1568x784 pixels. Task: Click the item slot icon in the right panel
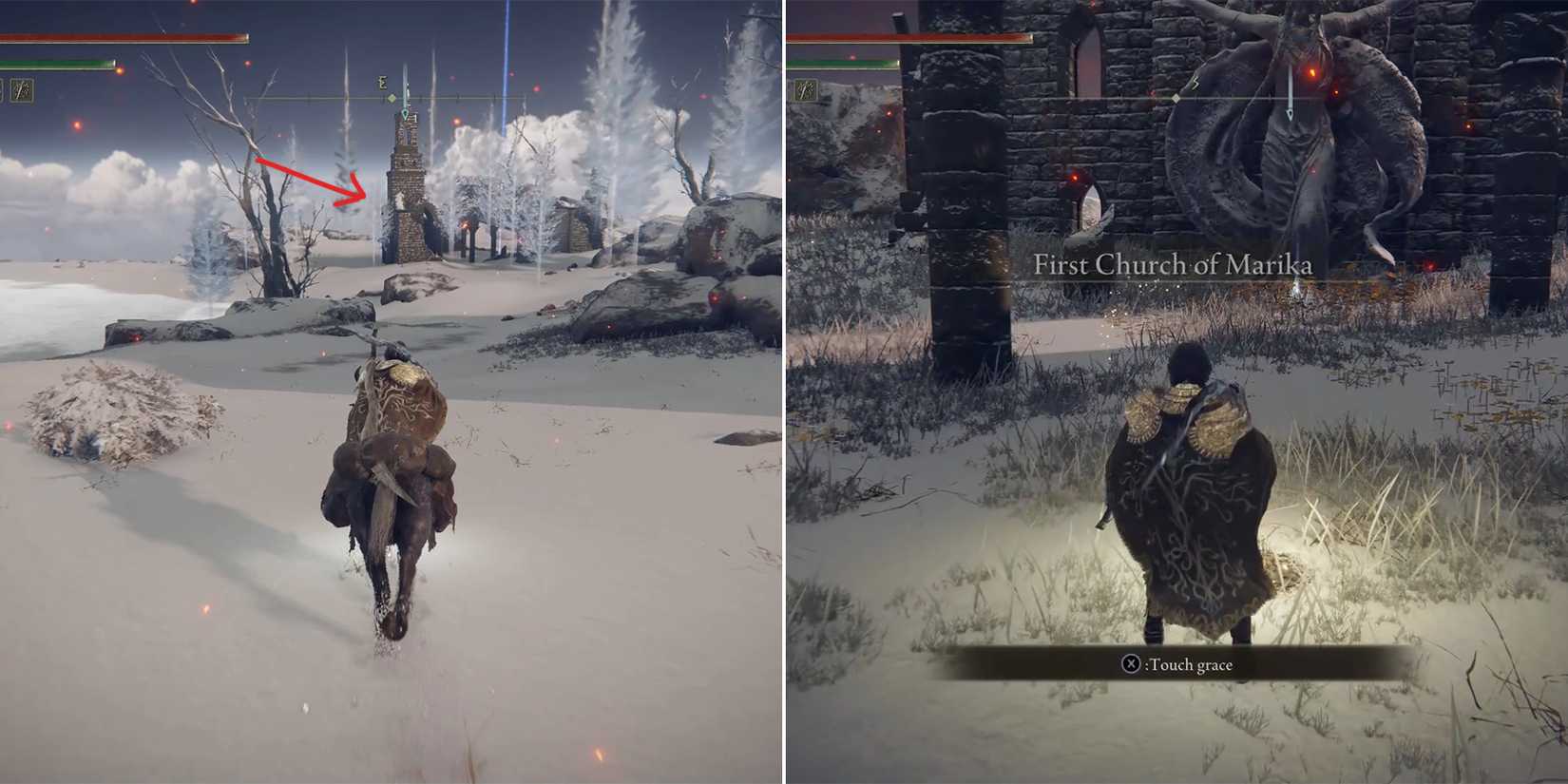click(806, 90)
